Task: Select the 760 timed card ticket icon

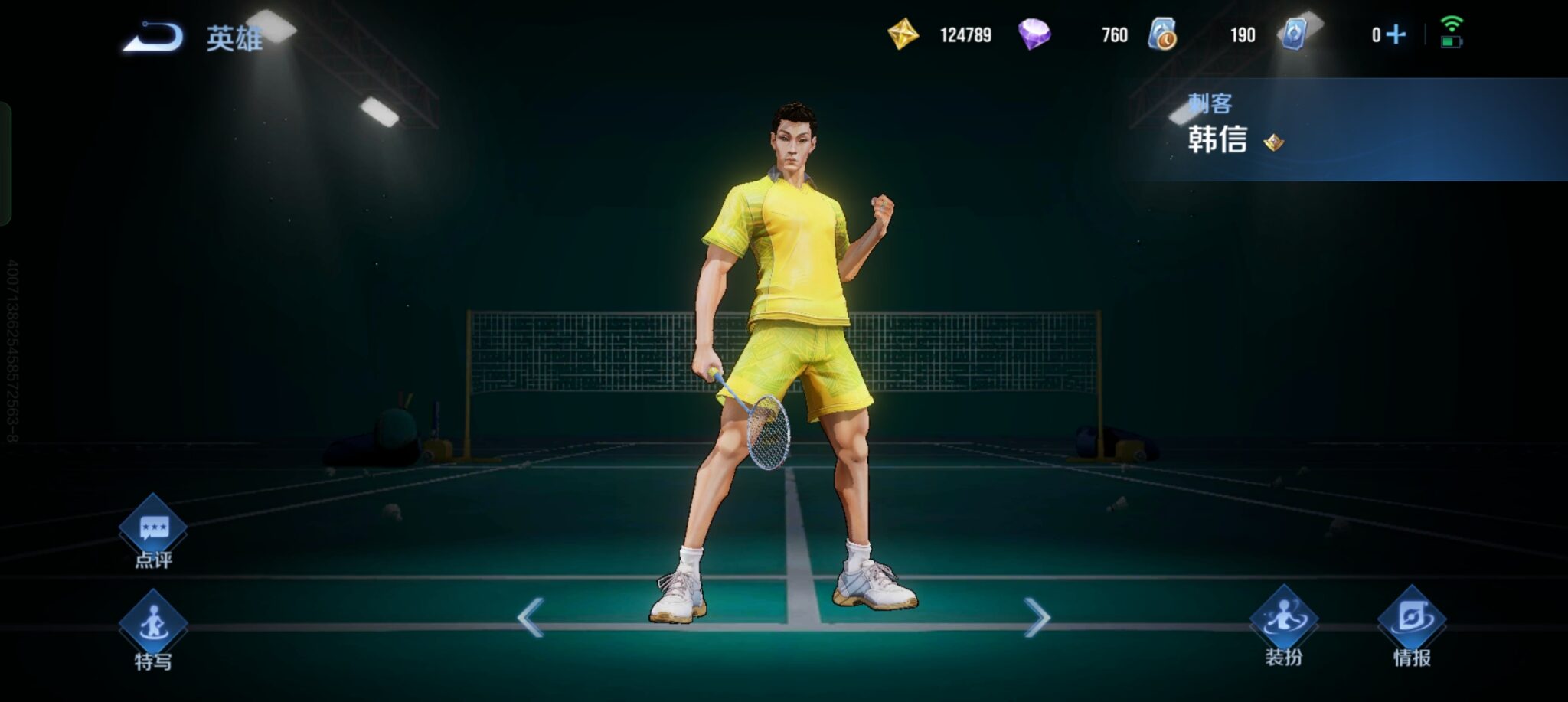Action: pos(1162,34)
